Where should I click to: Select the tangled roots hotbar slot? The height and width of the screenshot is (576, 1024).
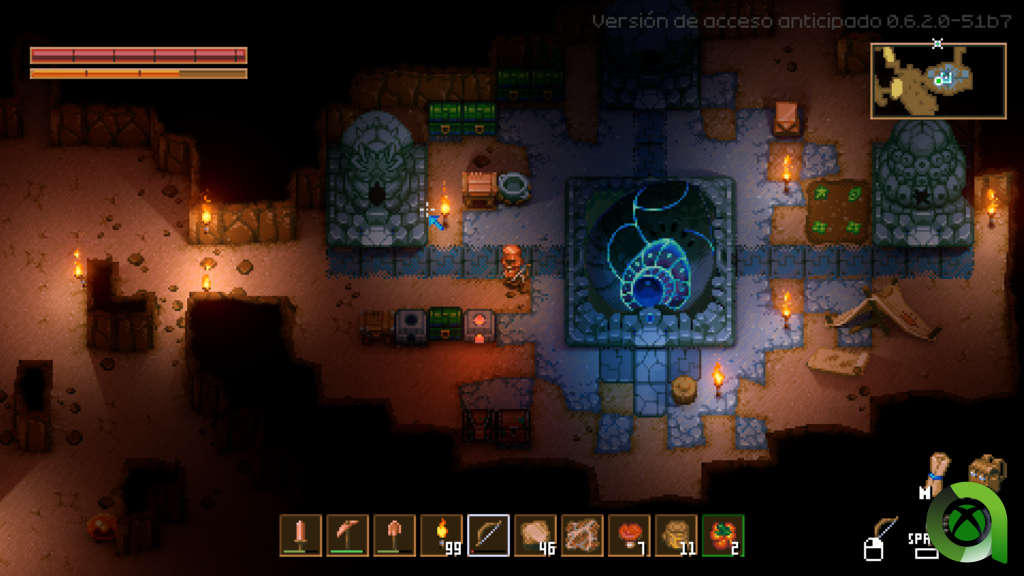tap(582, 535)
